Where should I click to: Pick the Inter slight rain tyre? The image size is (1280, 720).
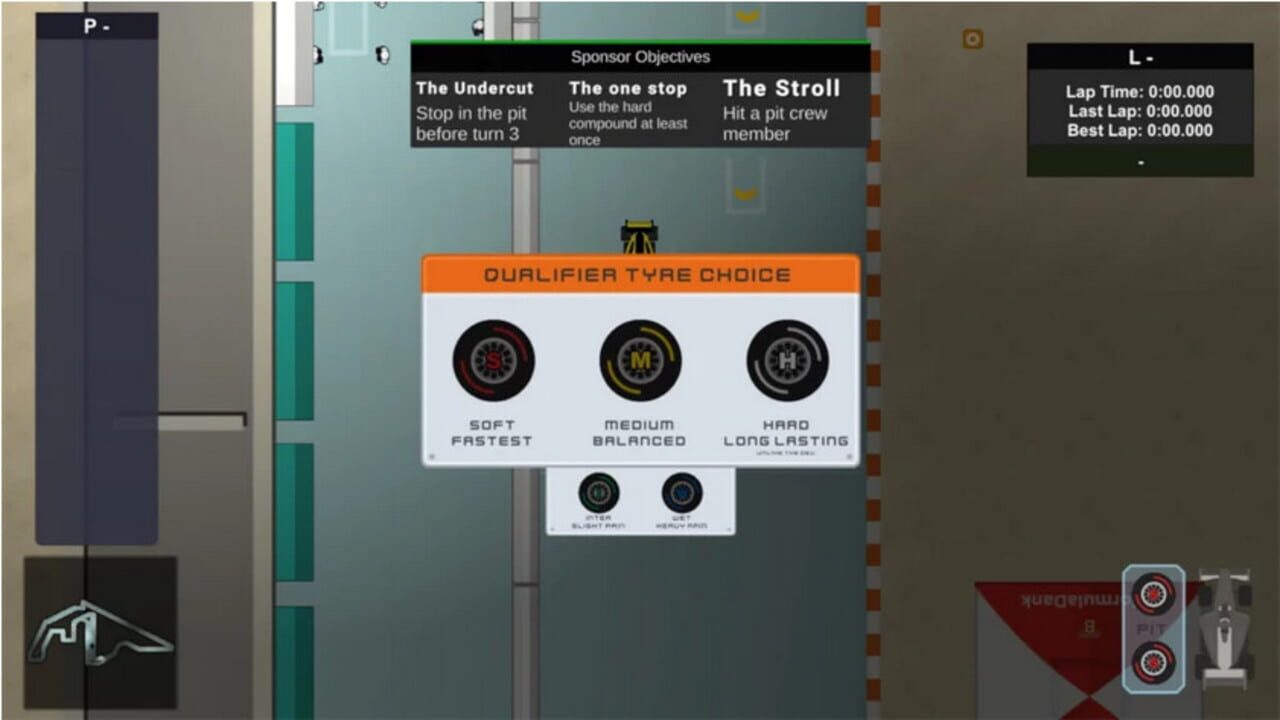pyautogui.click(x=598, y=493)
